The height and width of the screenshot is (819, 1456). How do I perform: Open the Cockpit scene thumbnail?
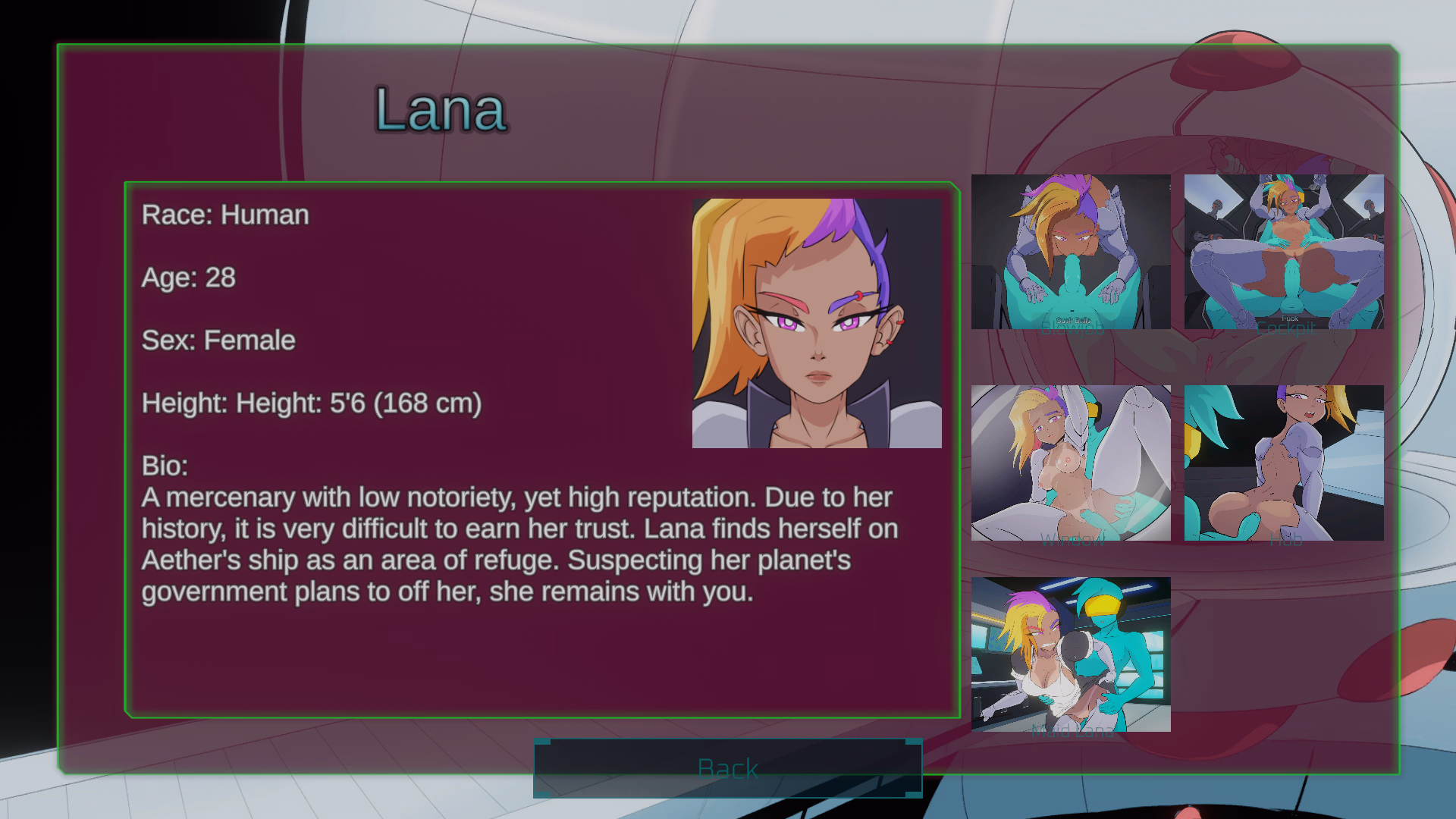(1283, 252)
